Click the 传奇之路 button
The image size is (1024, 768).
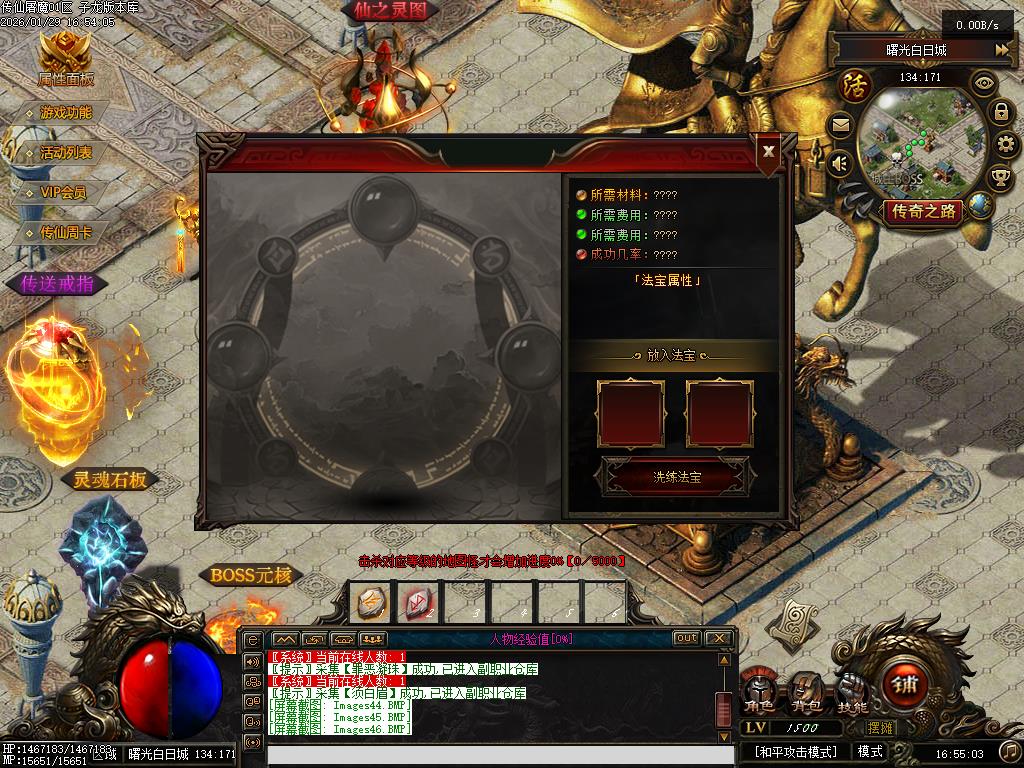(x=921, y=211)
